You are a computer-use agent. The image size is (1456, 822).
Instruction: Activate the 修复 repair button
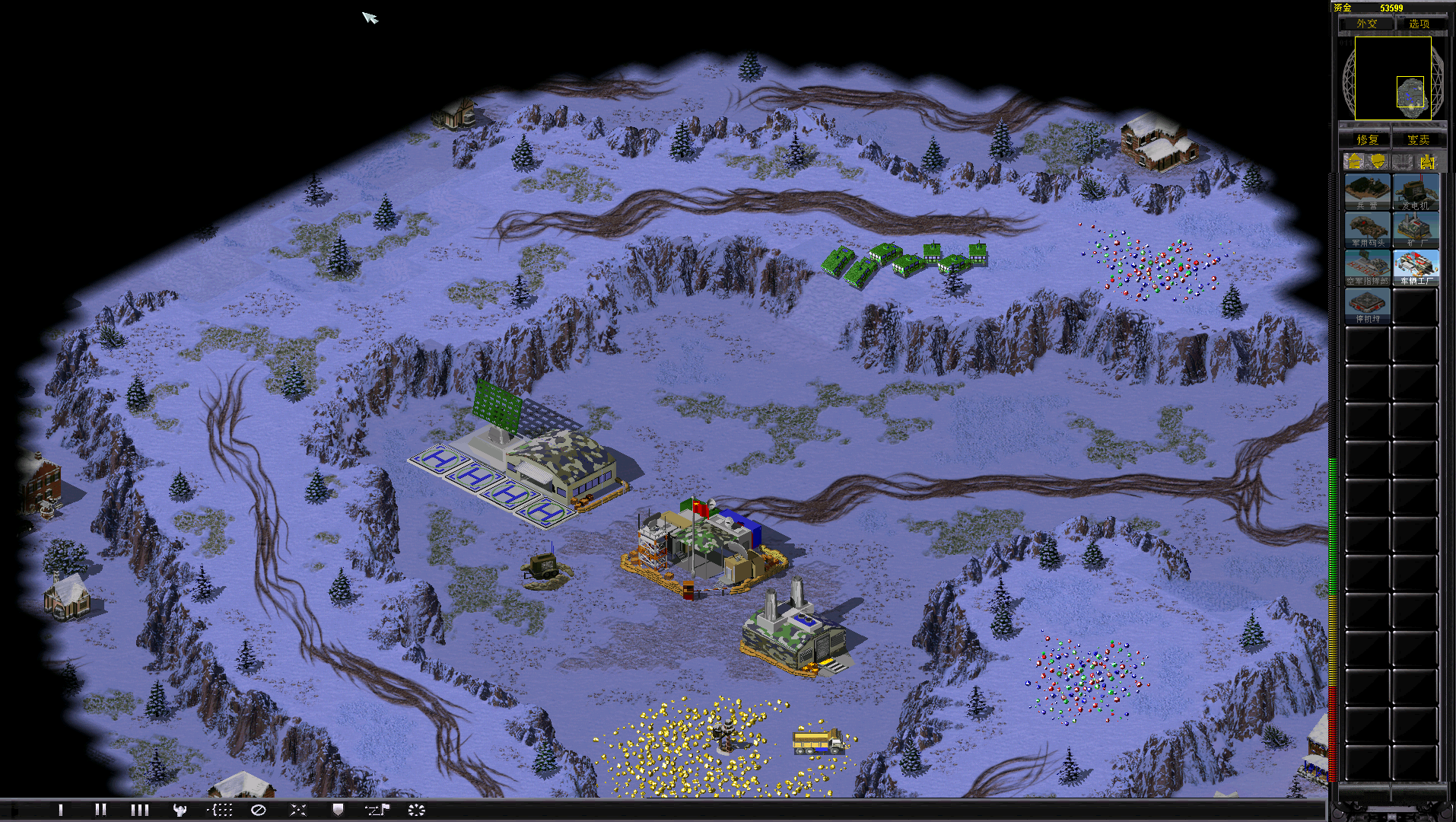tap(1366, 139)
